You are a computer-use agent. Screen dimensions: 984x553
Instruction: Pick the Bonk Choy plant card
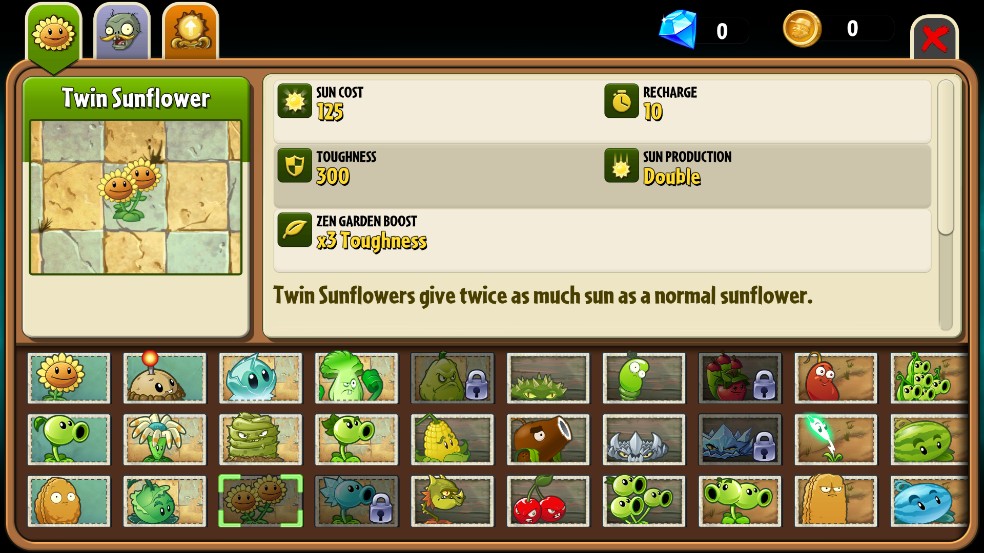356,378
